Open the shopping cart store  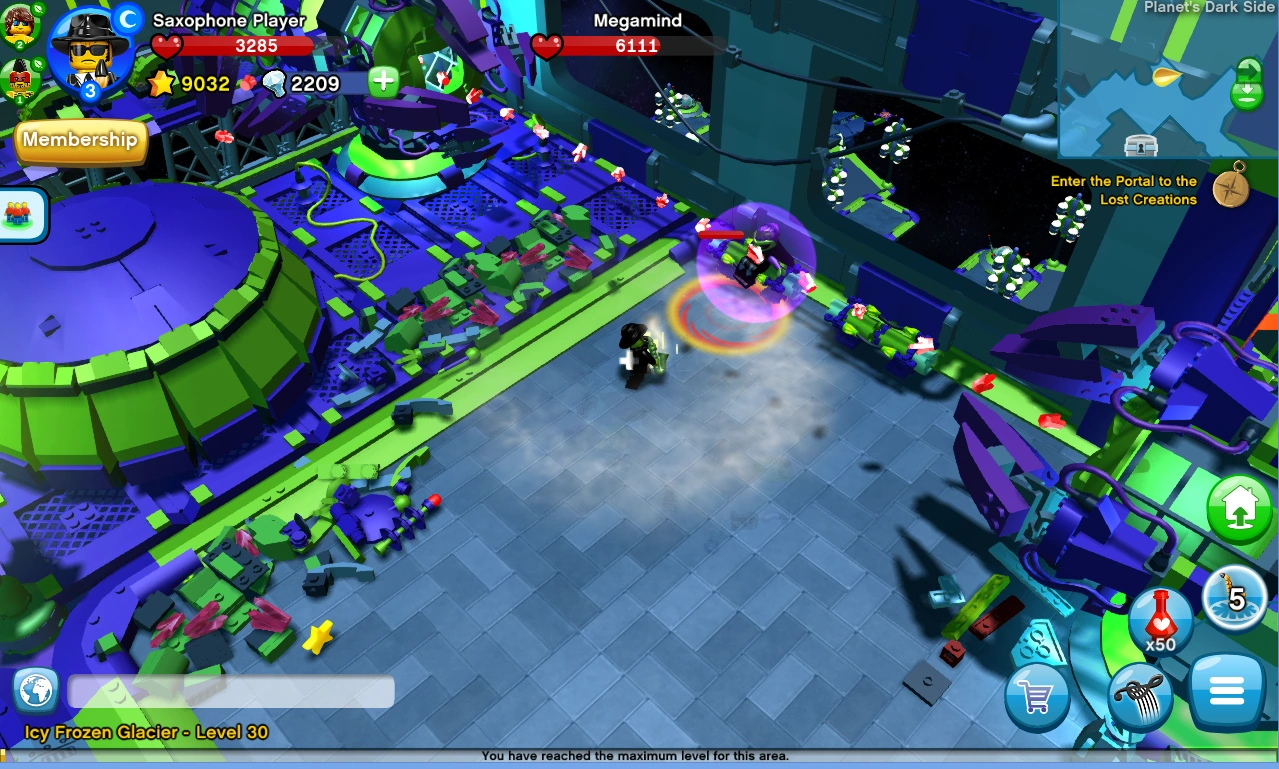point(1036,697)
